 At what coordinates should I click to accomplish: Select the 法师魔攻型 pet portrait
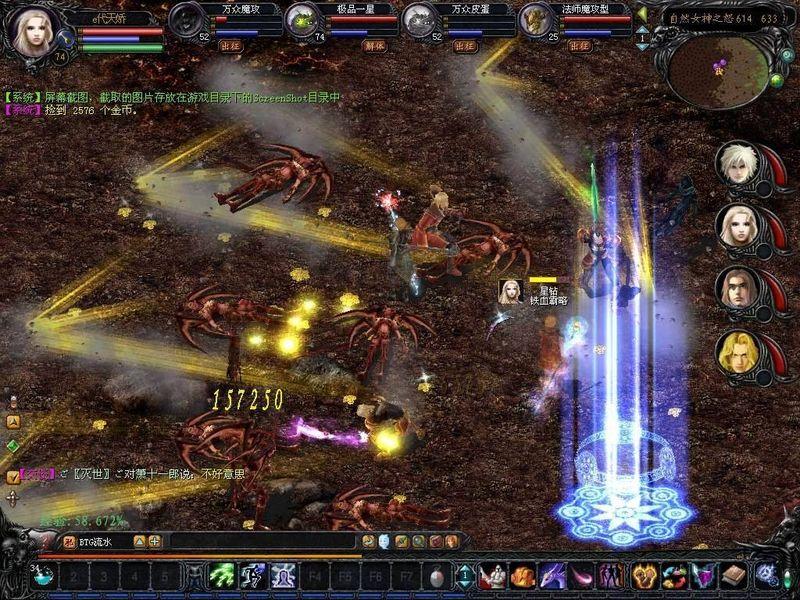point(536,20)
